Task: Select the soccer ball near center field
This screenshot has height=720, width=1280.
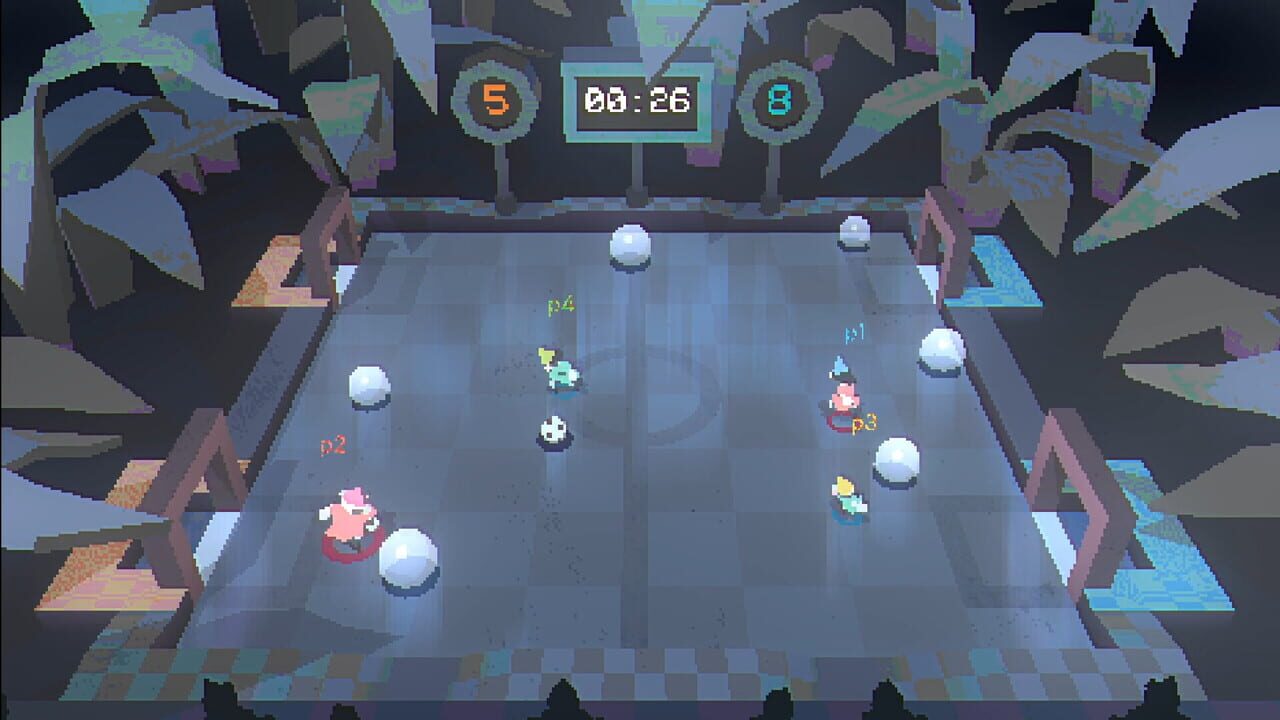Action: pyautogui.click(x=552, y=429)
